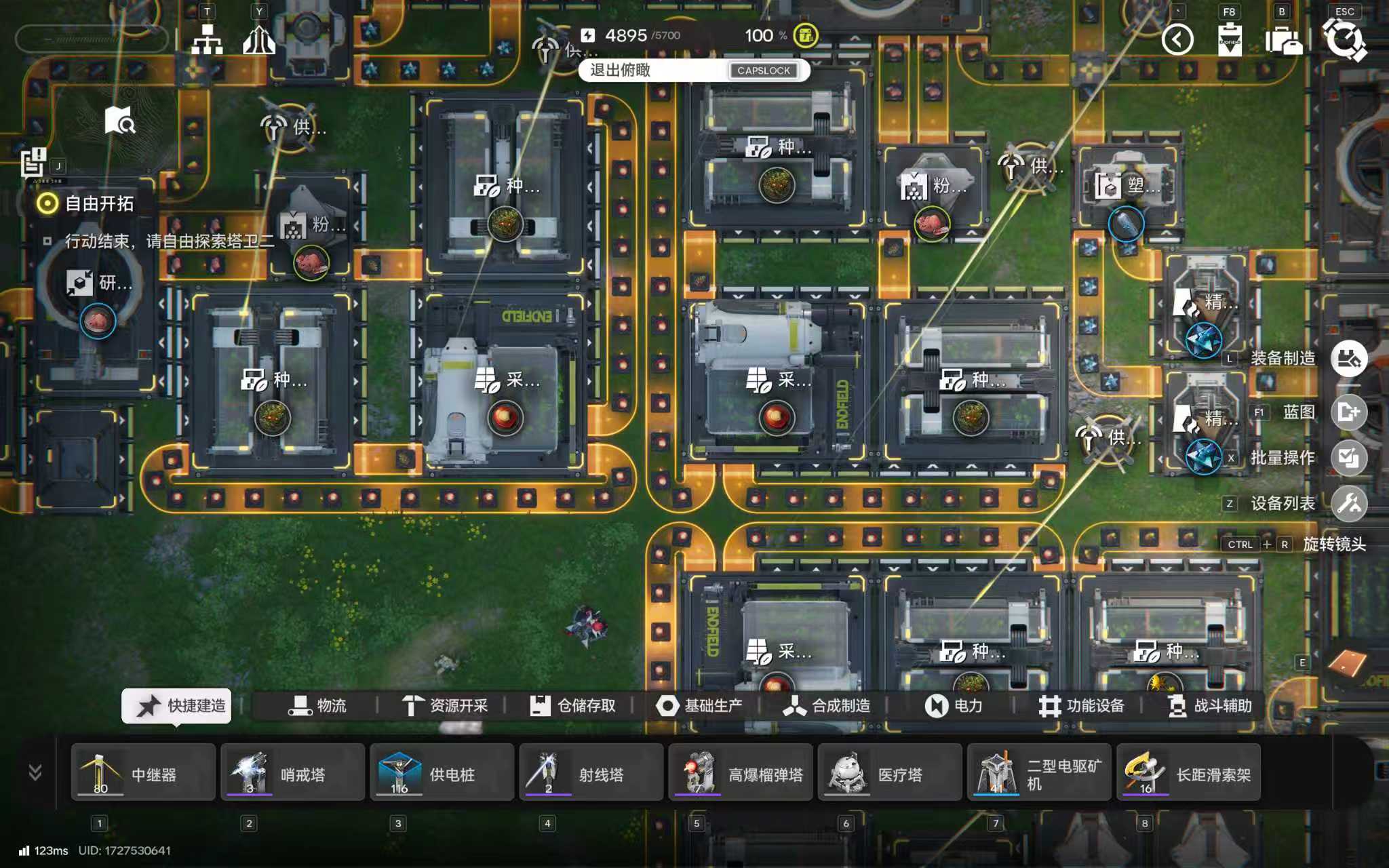Select the 战斗辅助 category tab
Viewport: 1389px width, 868px height.
point(1209,706)
